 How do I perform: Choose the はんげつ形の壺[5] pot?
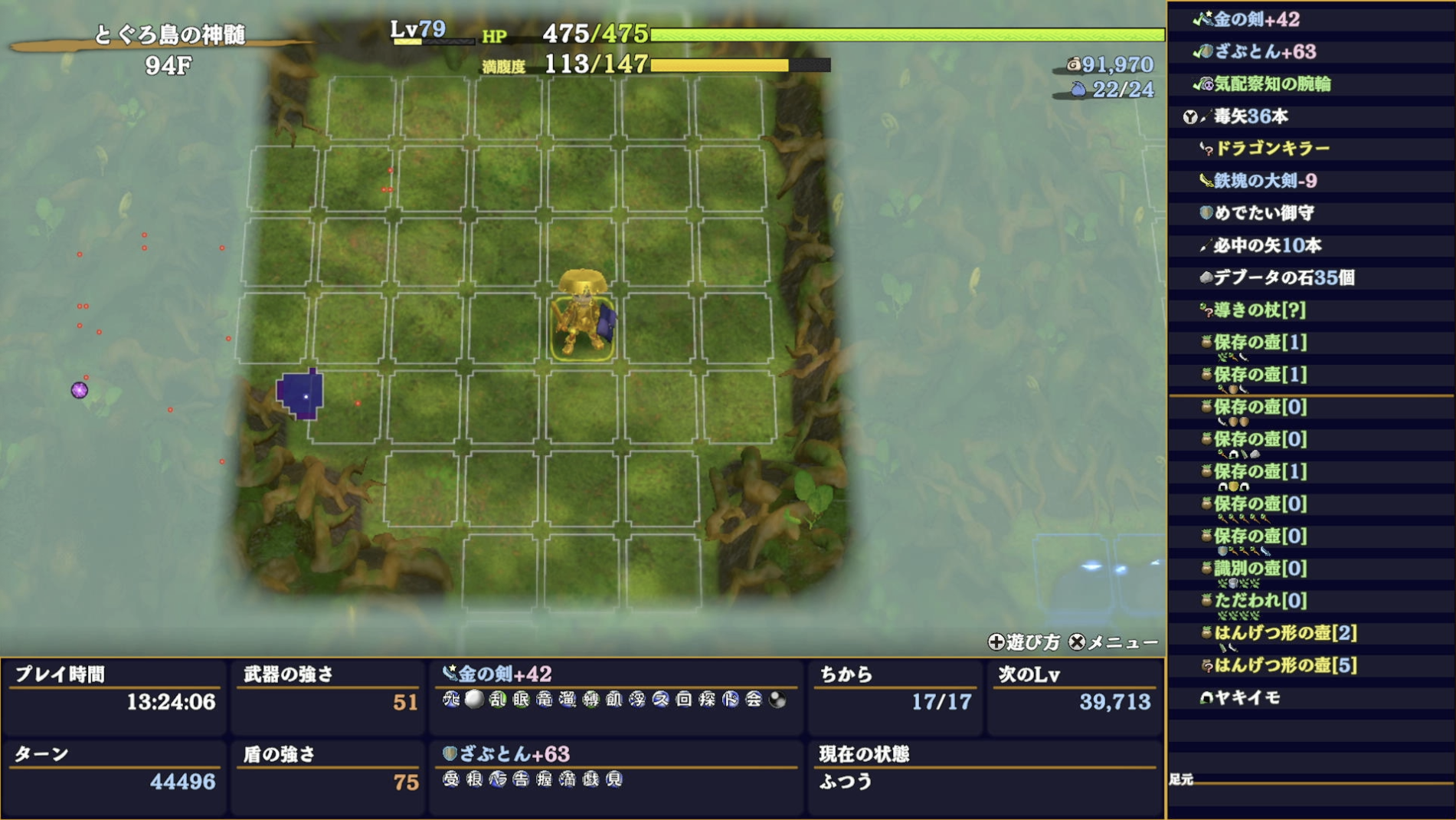pyautogui.click(x=1284, y=665)
